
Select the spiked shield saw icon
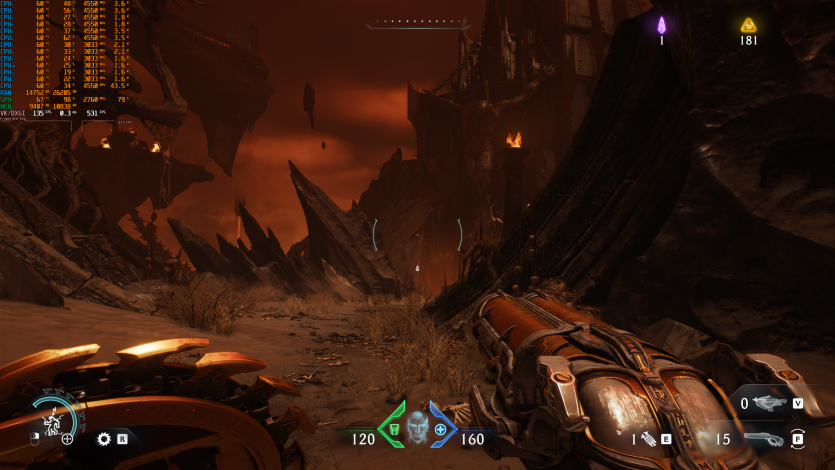click(x=103, y=438)
